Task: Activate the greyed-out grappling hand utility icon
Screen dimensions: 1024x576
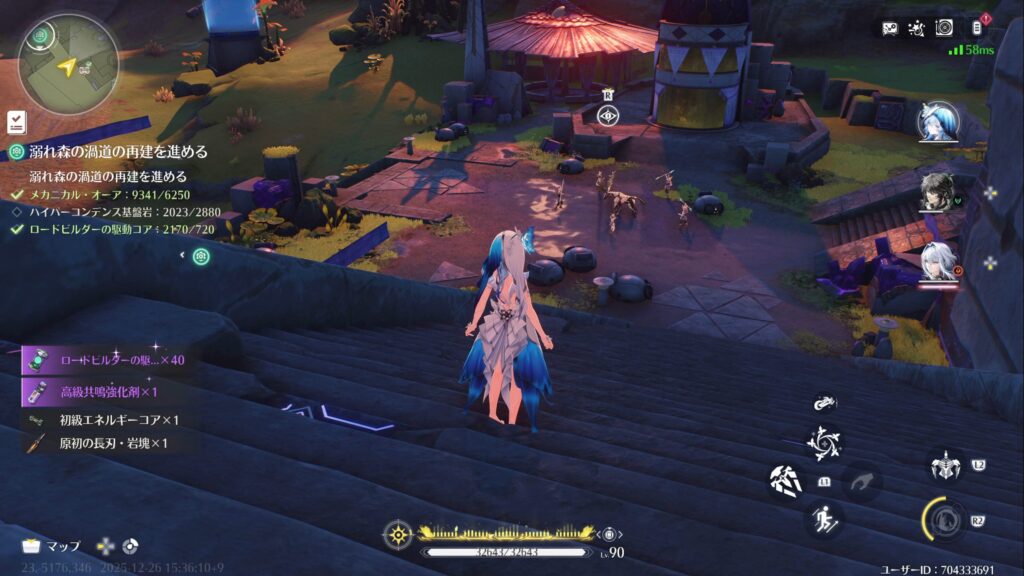Action: point(862,482)
